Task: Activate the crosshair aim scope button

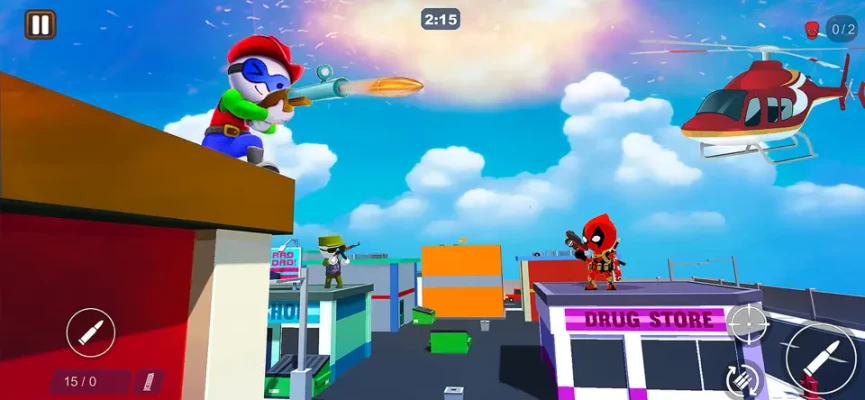Action: 746,322
